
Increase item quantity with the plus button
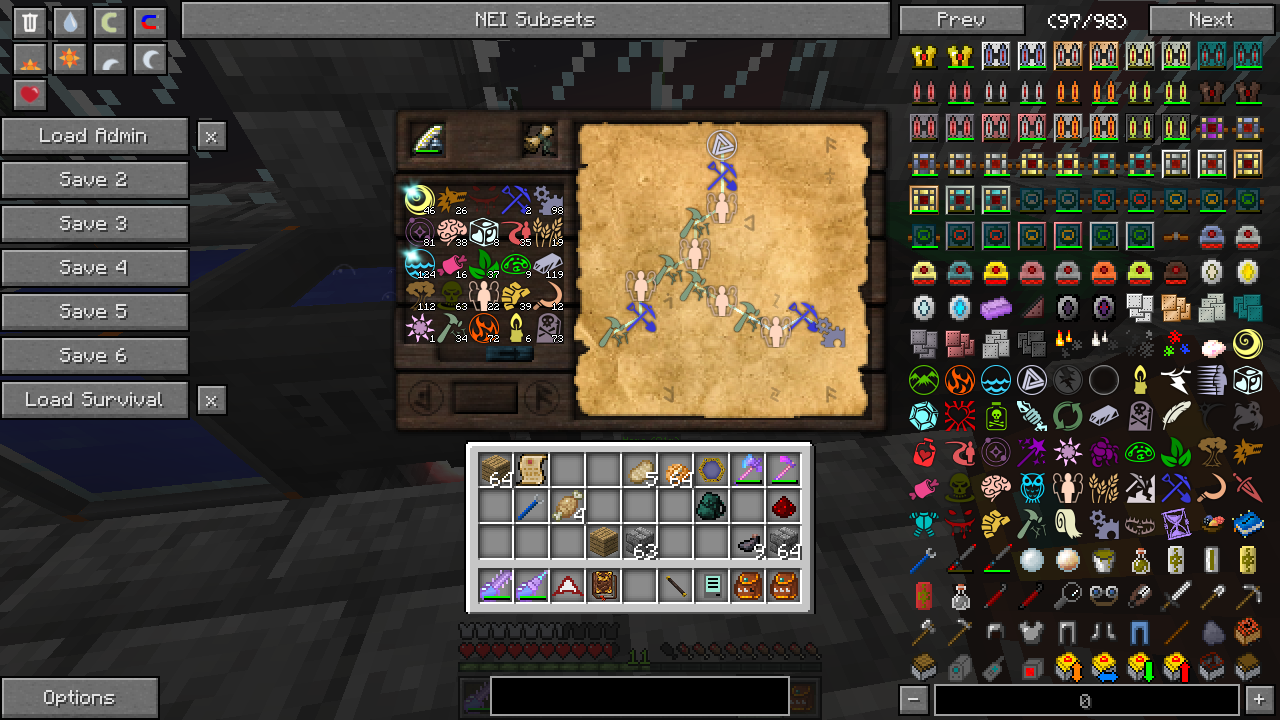pyautogui.click(x=1259, y=700)
